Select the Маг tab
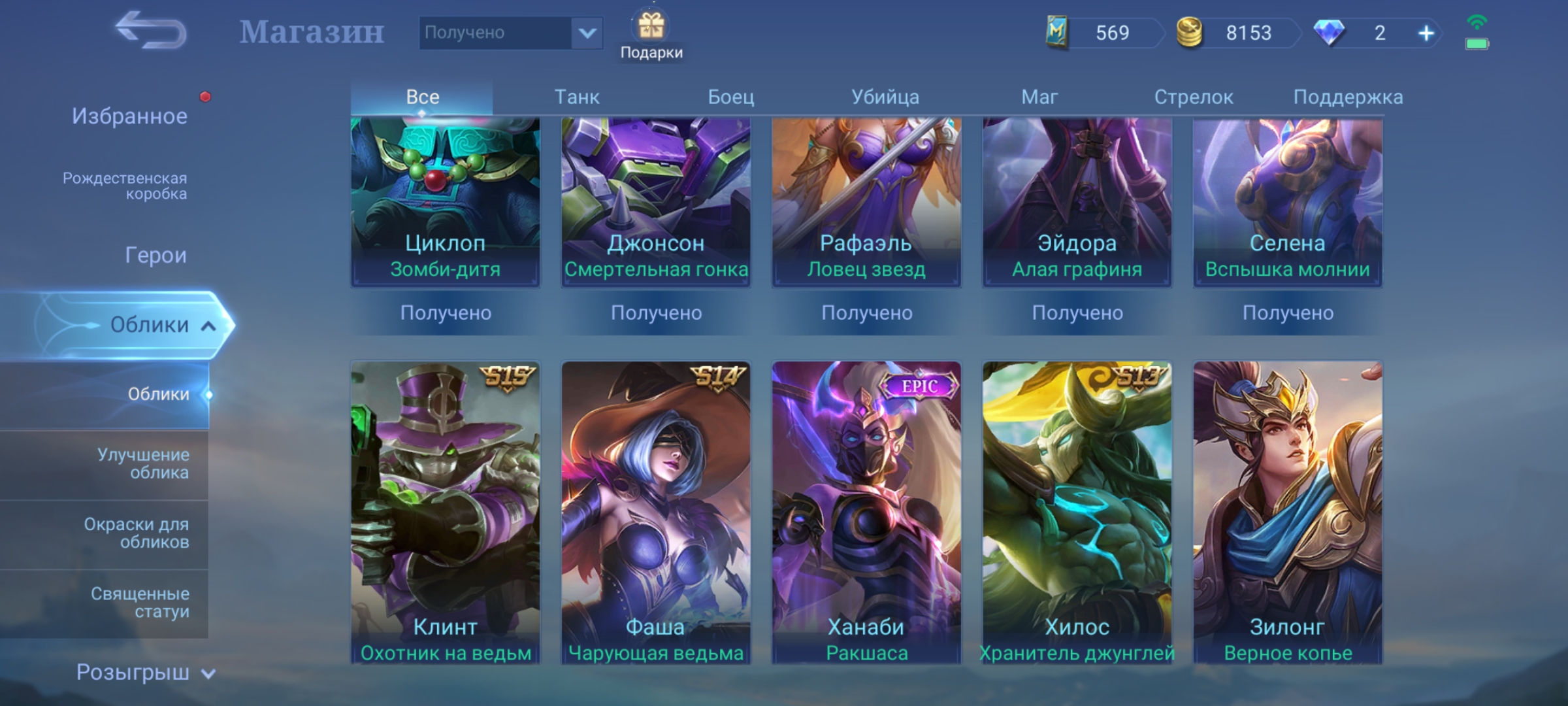 [x=1039, y=97]
